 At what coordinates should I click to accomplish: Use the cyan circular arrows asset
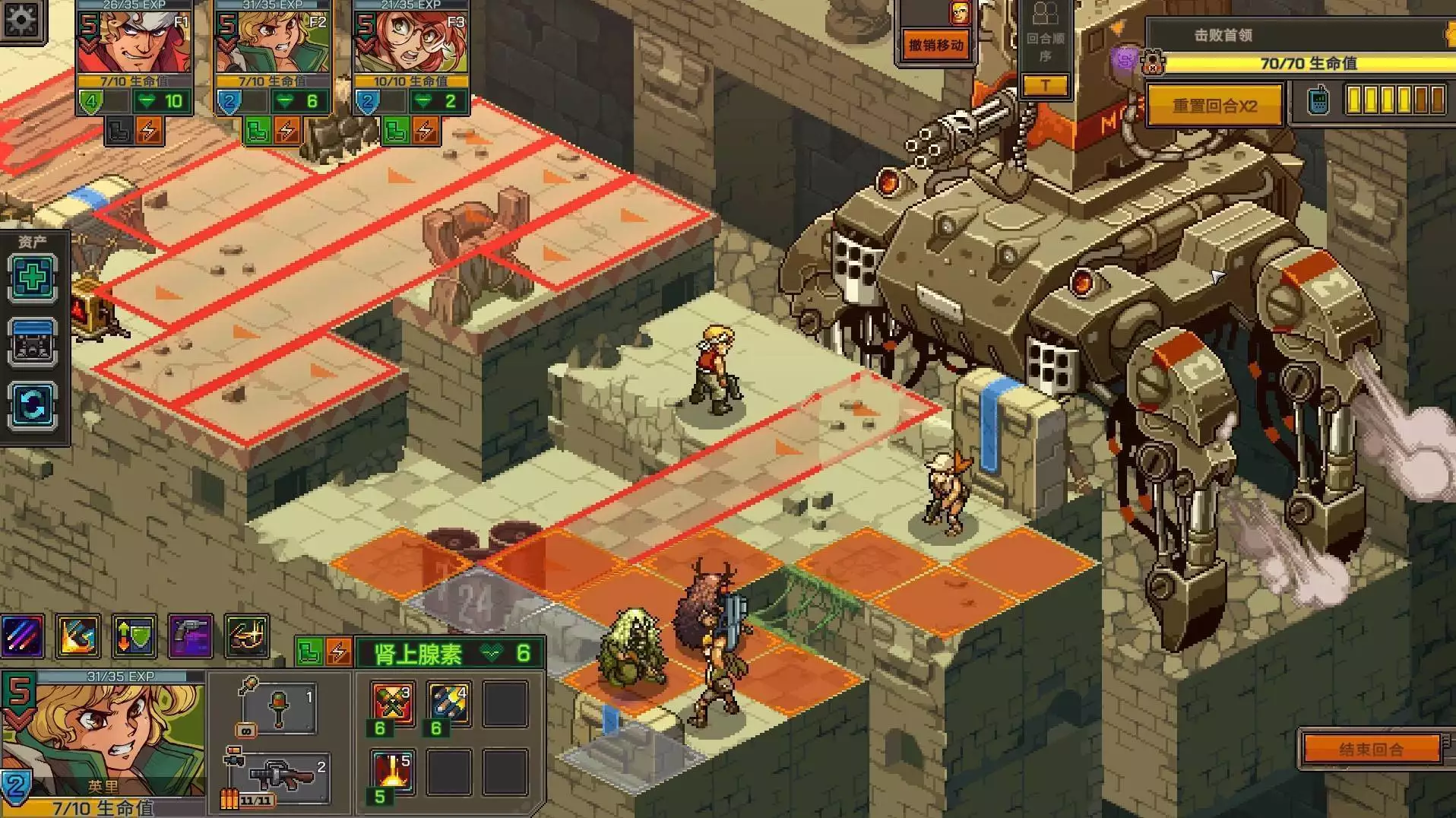33,404
